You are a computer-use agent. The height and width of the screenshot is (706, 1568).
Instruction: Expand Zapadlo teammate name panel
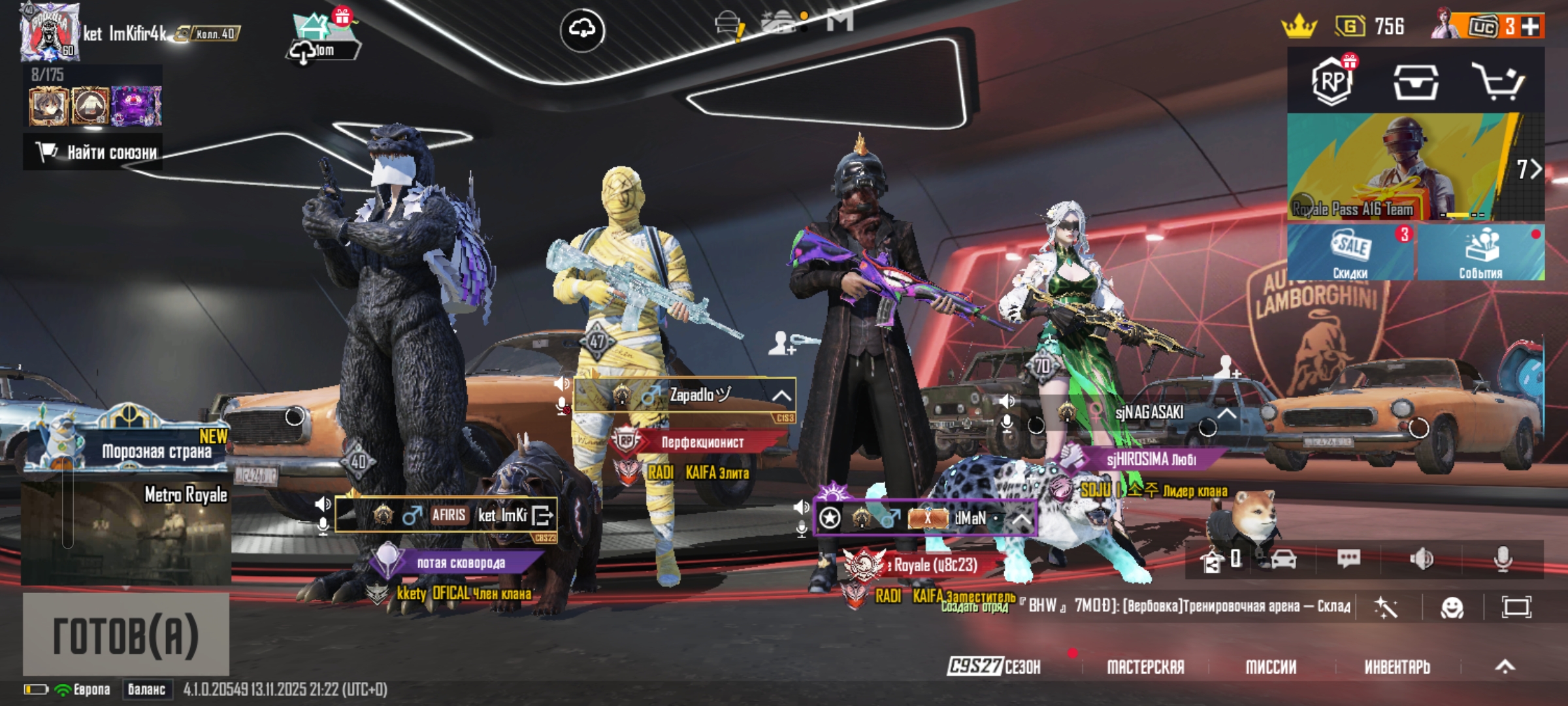point(781,396)
